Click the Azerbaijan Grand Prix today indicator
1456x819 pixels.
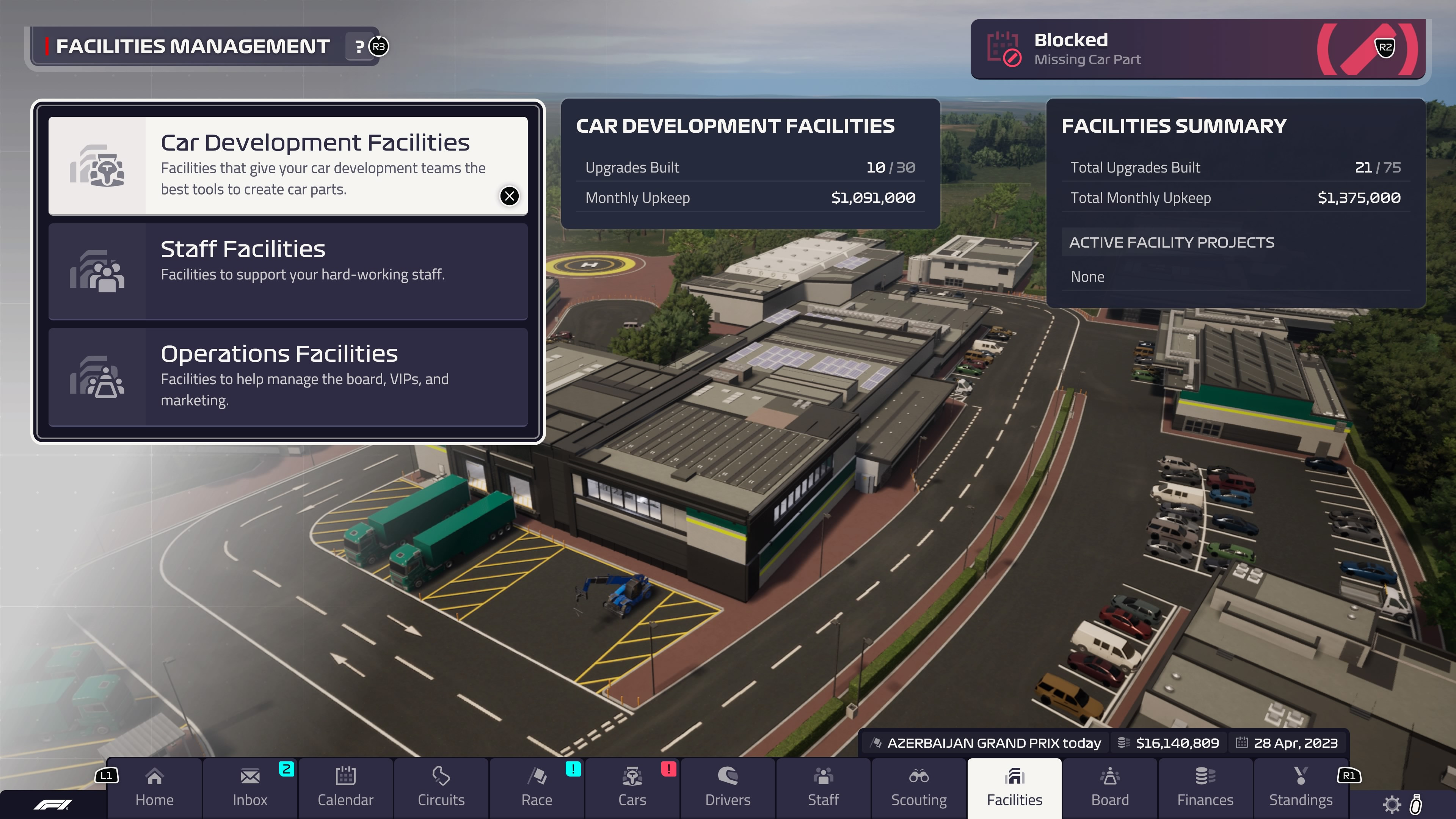click(986, 743)
